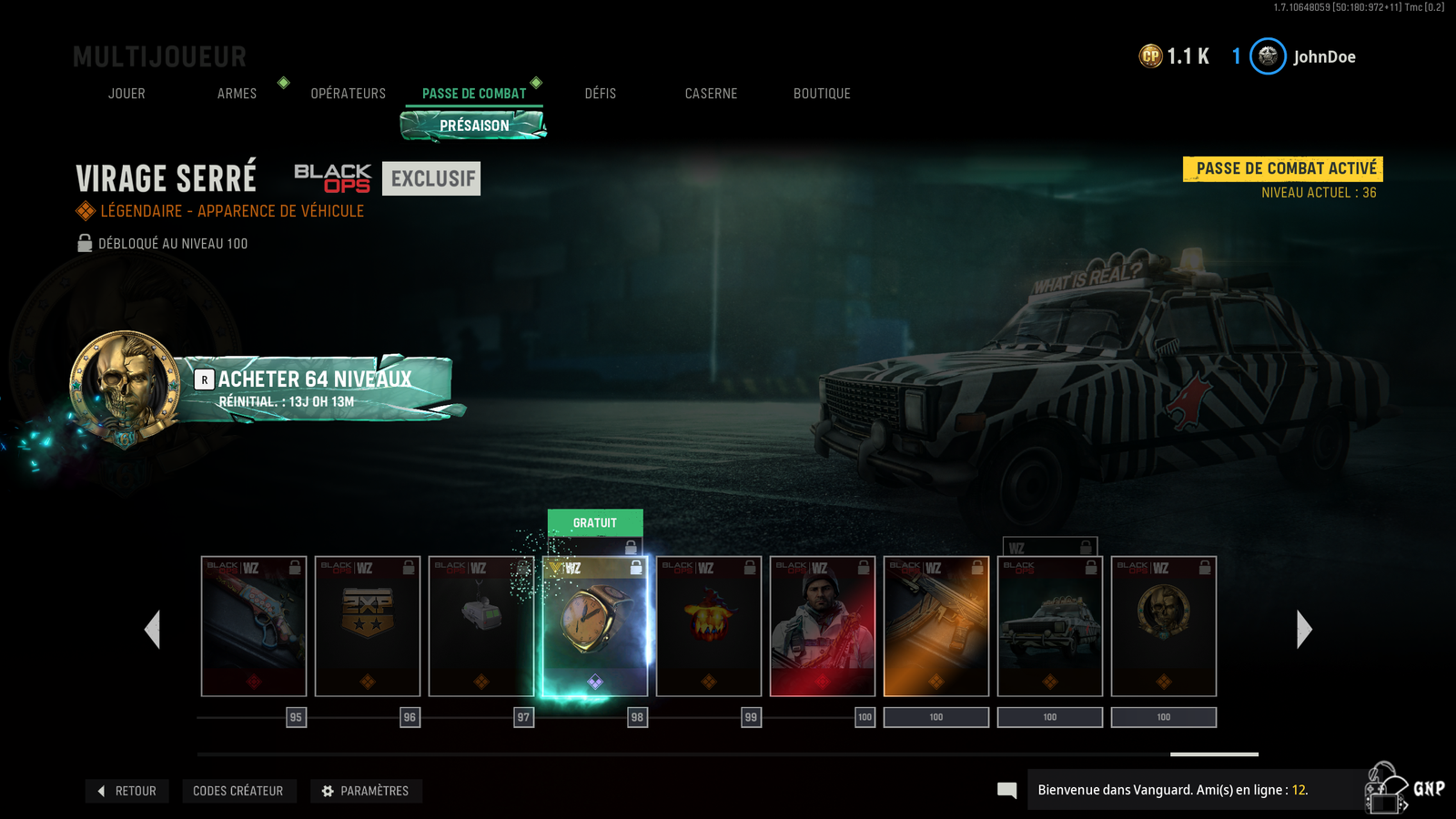The height and width of the screenshot is (819, 1456).
Task: Advance rewards with the right arrow
Action: (x=1304, y=629)
